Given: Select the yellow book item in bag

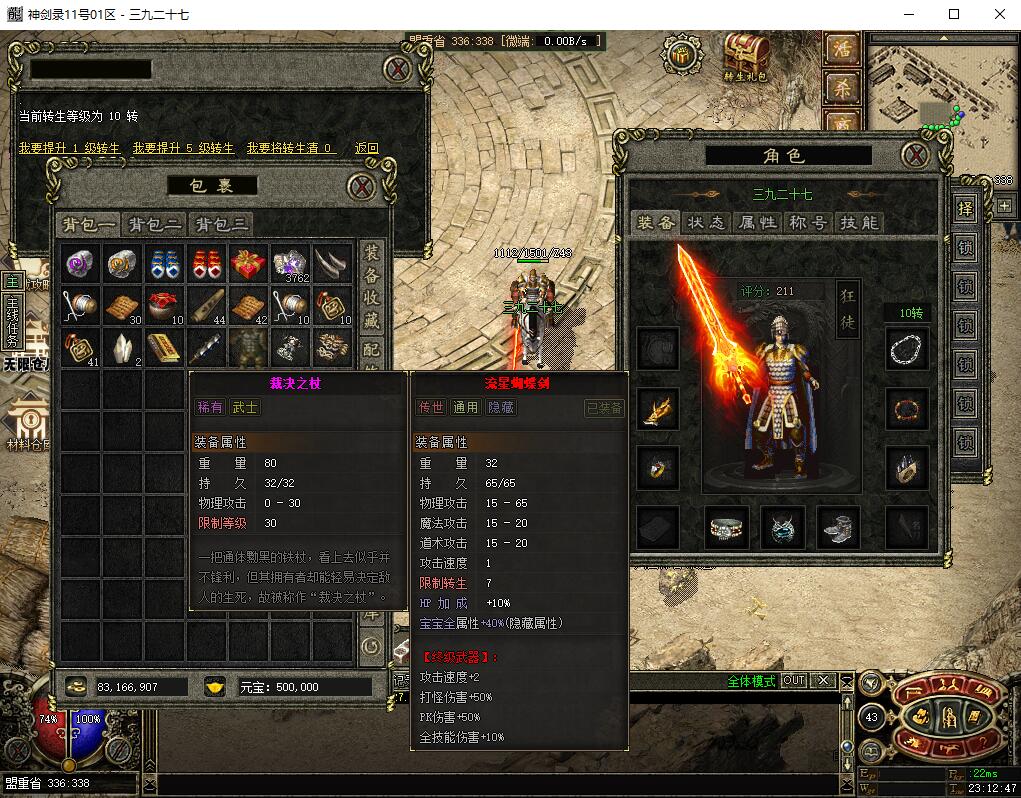Looking at the screenshot, I should click(x=164, y=347).
